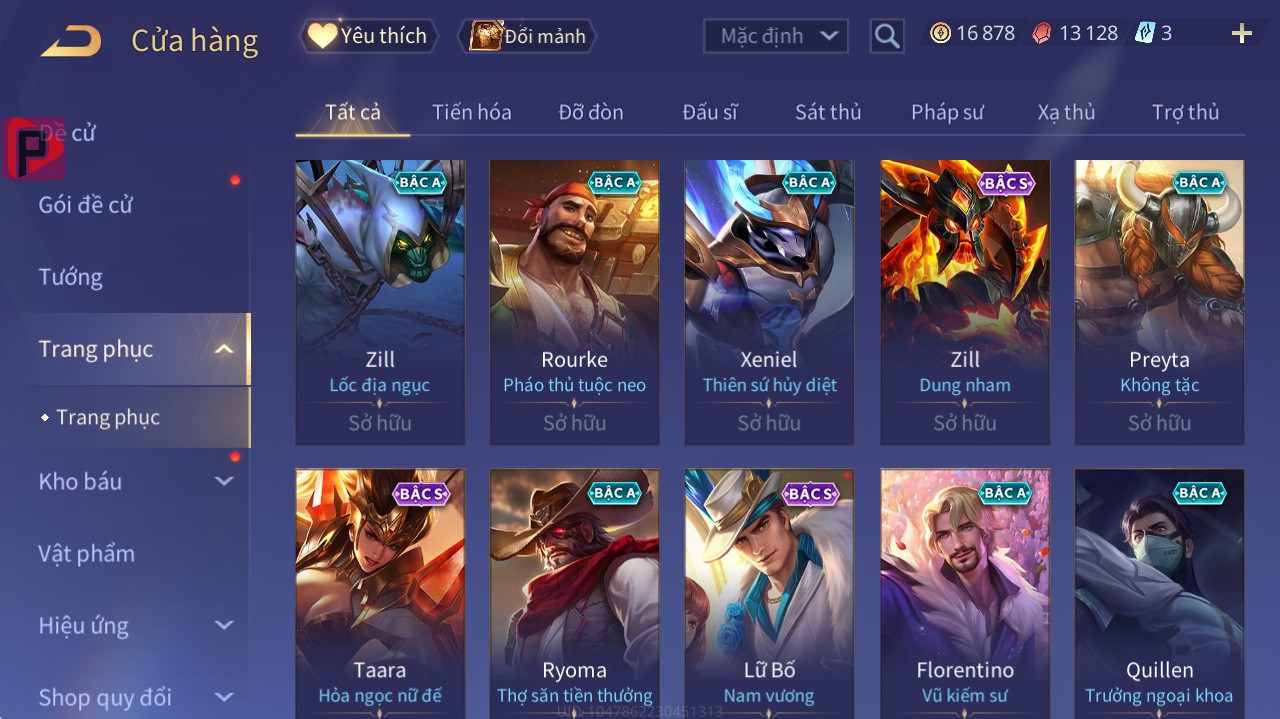Open the Mặc định sort dropdown
This screenshot has width=1280, height=719.
[x=776, y=36]
